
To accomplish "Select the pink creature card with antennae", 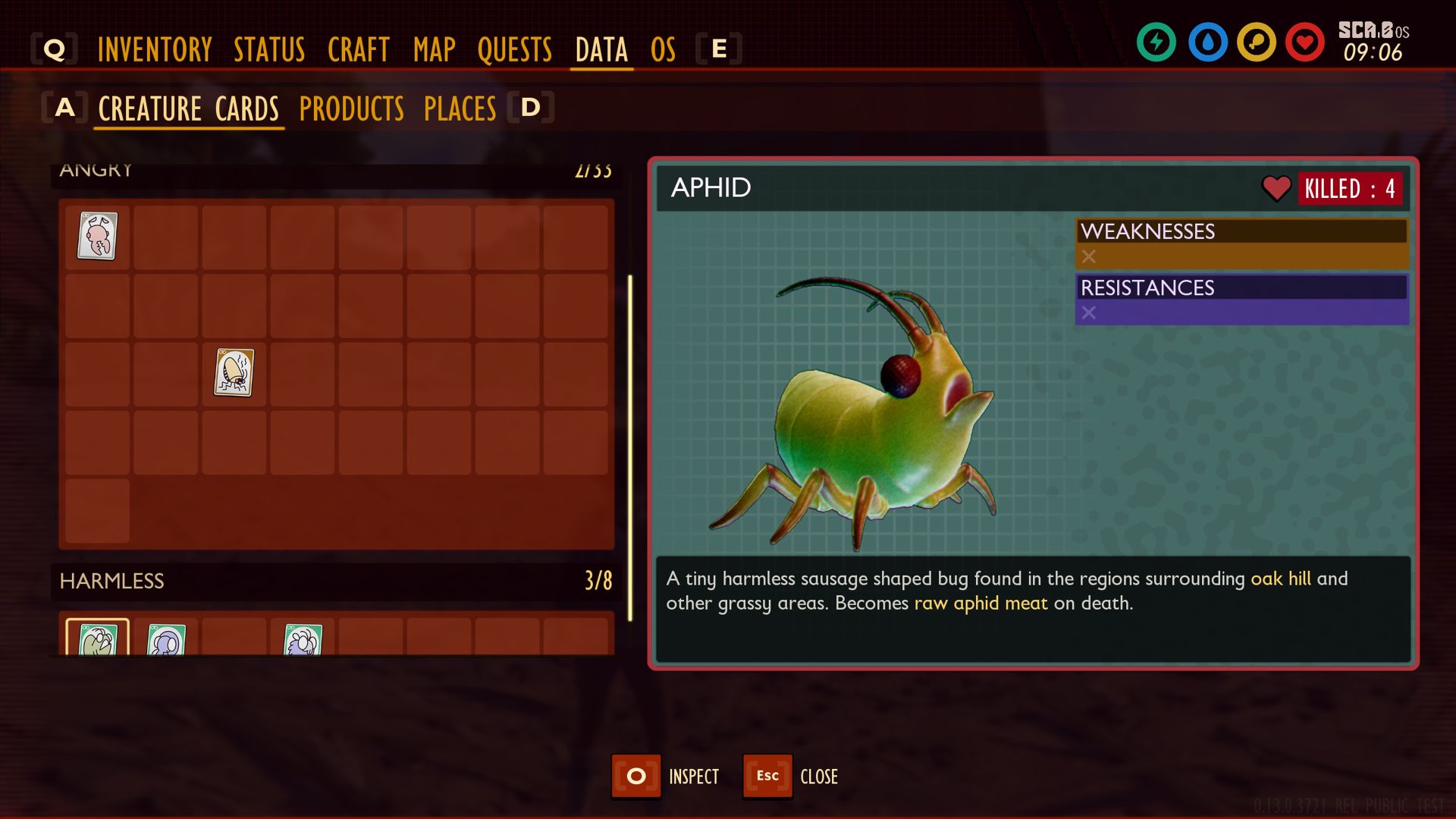I will coord(97,237).
